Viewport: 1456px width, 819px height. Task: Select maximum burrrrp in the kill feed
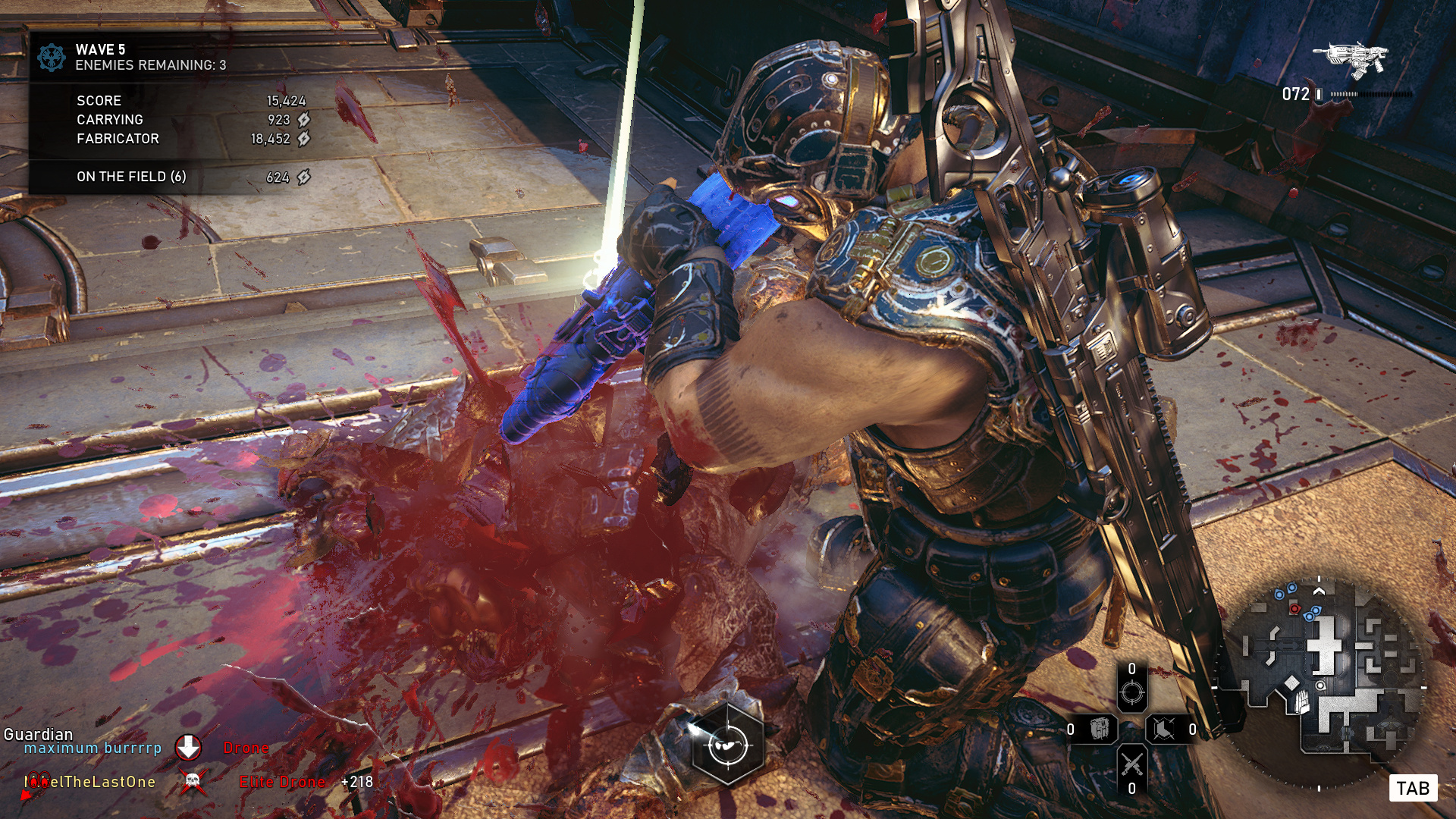coord(93,748)
